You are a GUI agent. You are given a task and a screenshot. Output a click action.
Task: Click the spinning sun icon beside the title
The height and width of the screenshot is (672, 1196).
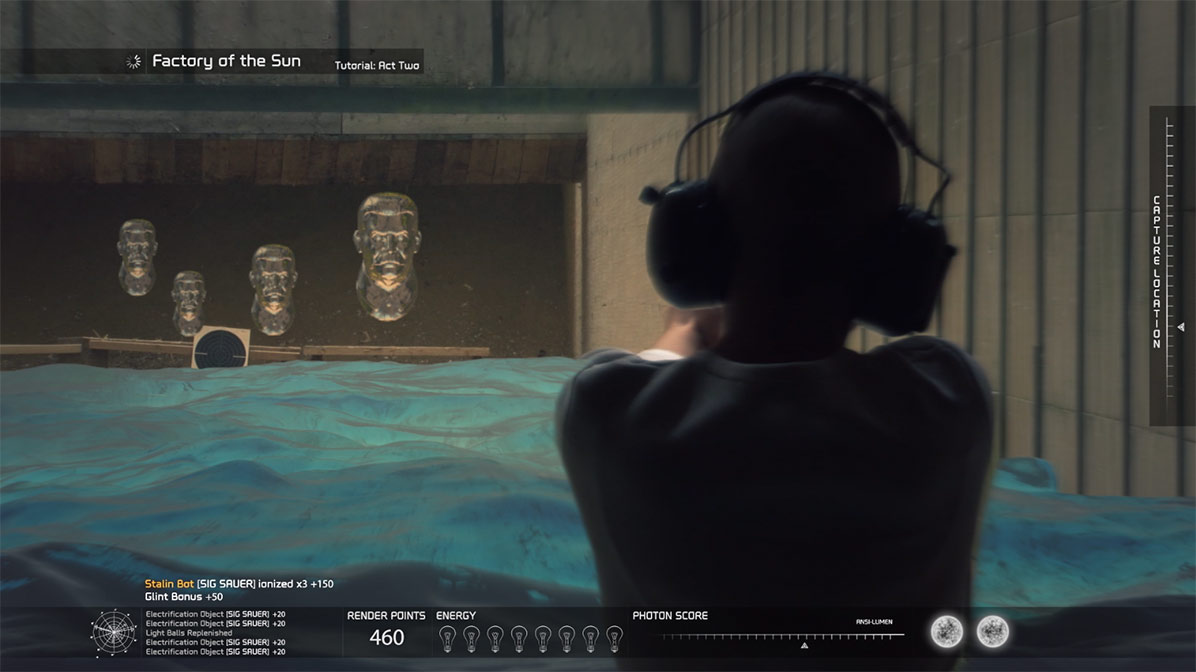pos(133,62)
